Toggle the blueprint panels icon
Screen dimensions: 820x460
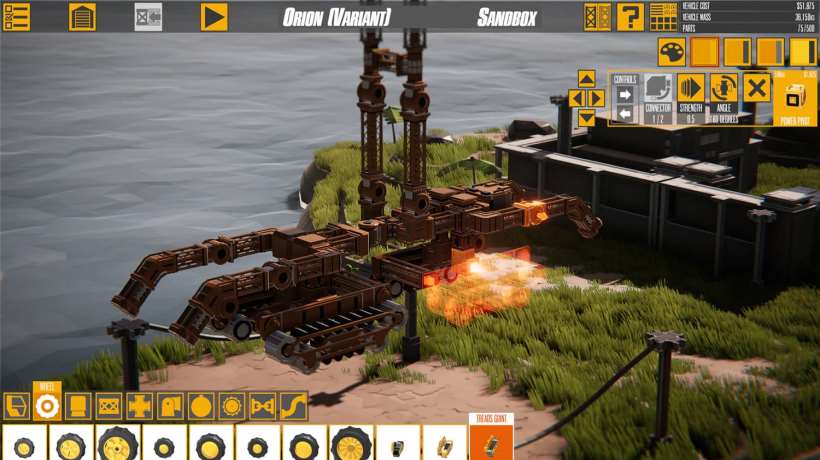pyautogui.click(x=597, y=17)
